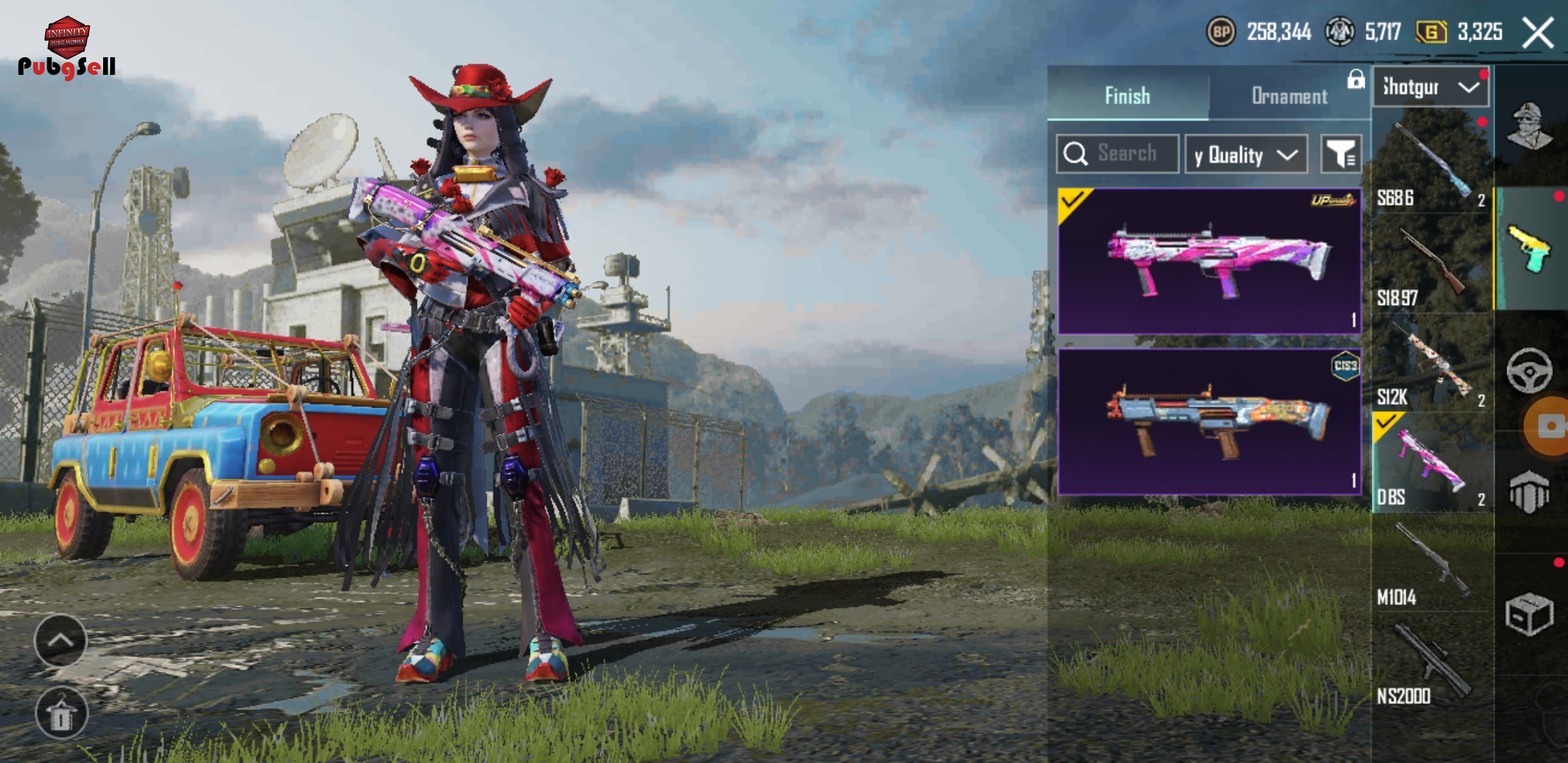The image size is (1568, 763).
Task: Select the pink DBS skin
Action: 1209,261
